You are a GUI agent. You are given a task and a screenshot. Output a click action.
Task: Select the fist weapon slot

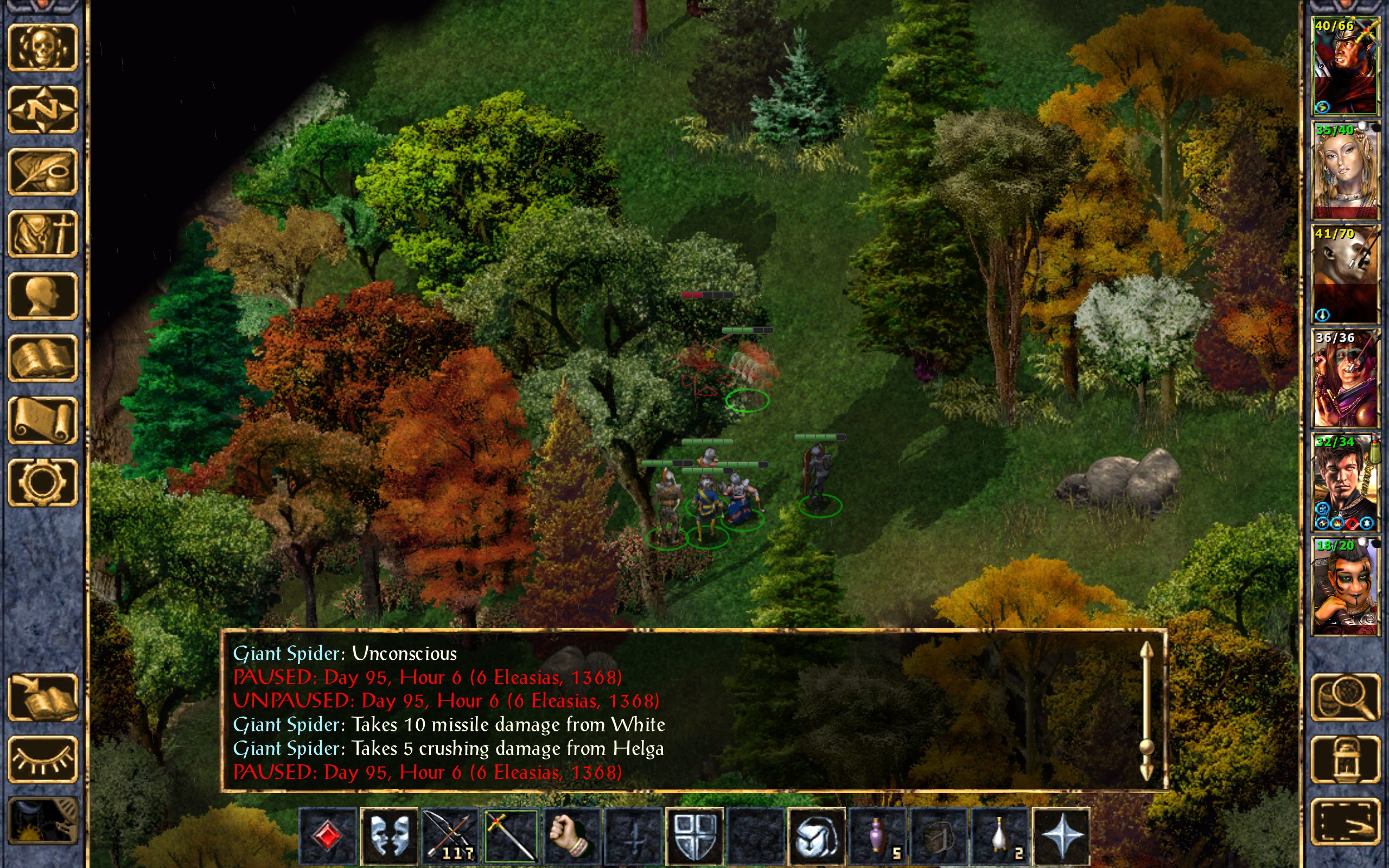tap(572, 837)
